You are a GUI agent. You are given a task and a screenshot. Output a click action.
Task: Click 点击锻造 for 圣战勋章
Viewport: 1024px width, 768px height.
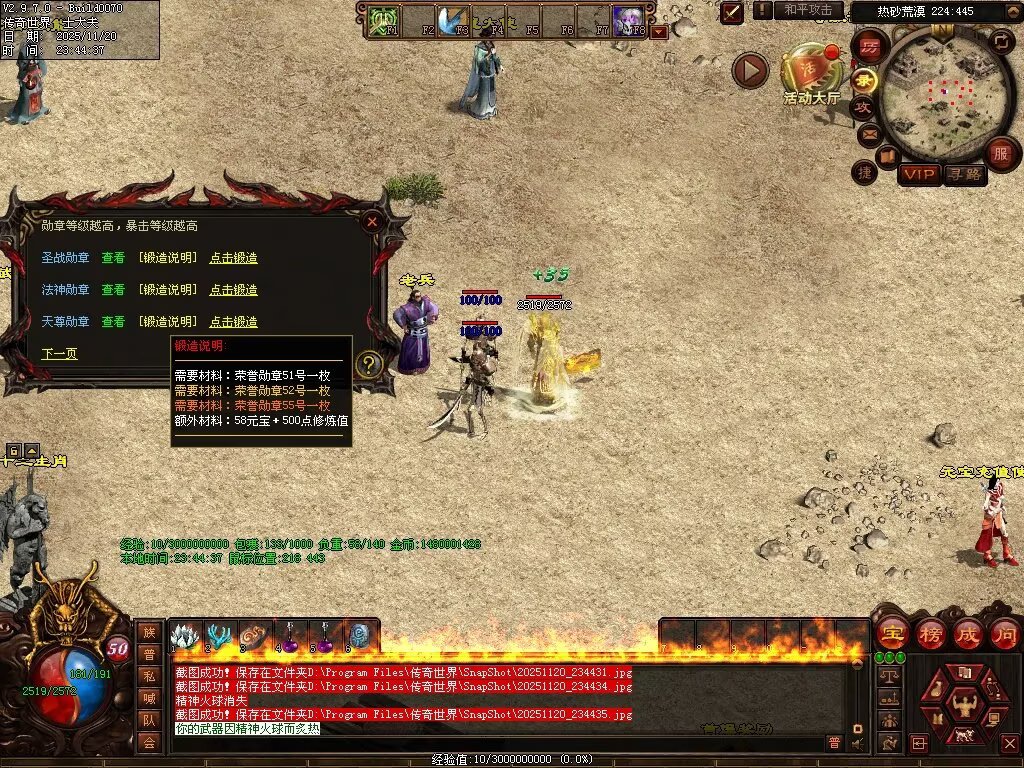(233, 258)
